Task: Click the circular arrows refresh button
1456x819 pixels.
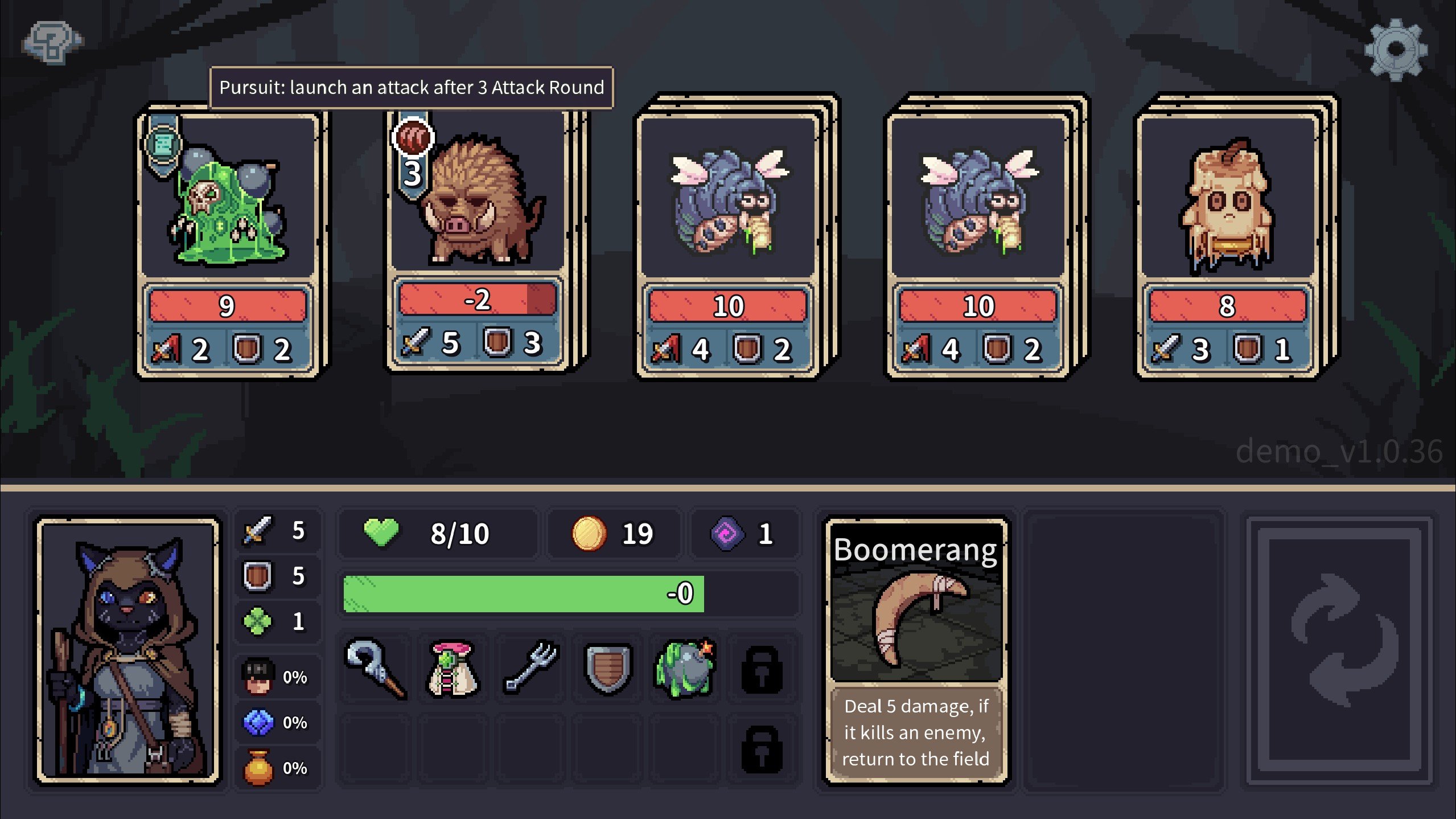Action: tap(1338, 649)
